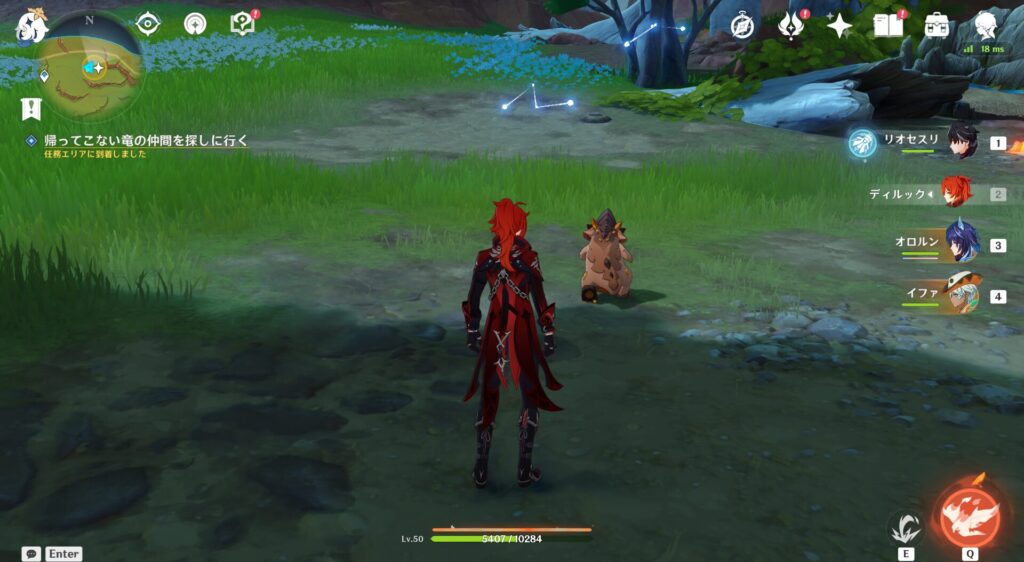Switch to party member リオセスリ

[x=961, y=142]
